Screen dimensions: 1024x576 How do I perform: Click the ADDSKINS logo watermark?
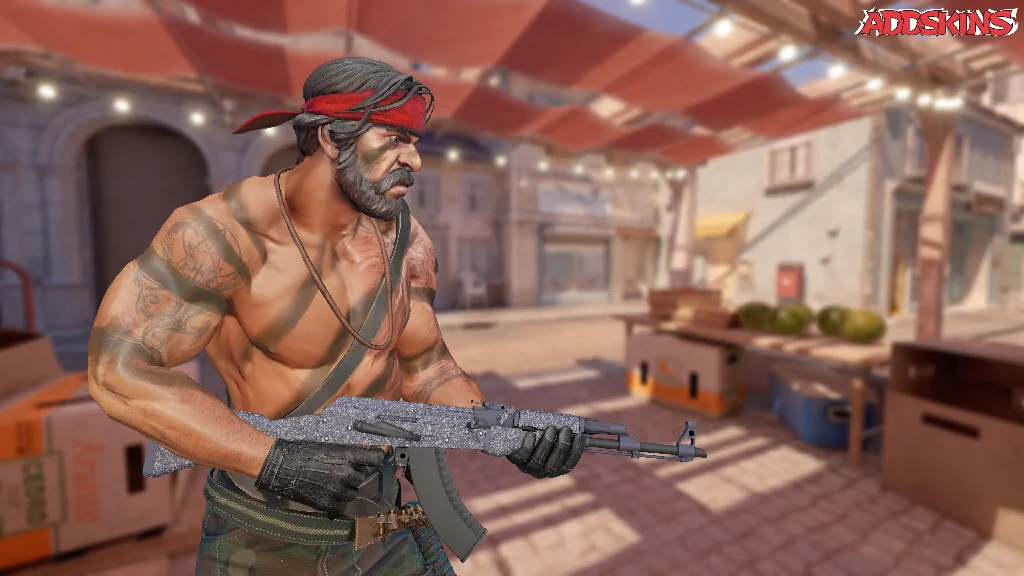(x=936, y=22)
